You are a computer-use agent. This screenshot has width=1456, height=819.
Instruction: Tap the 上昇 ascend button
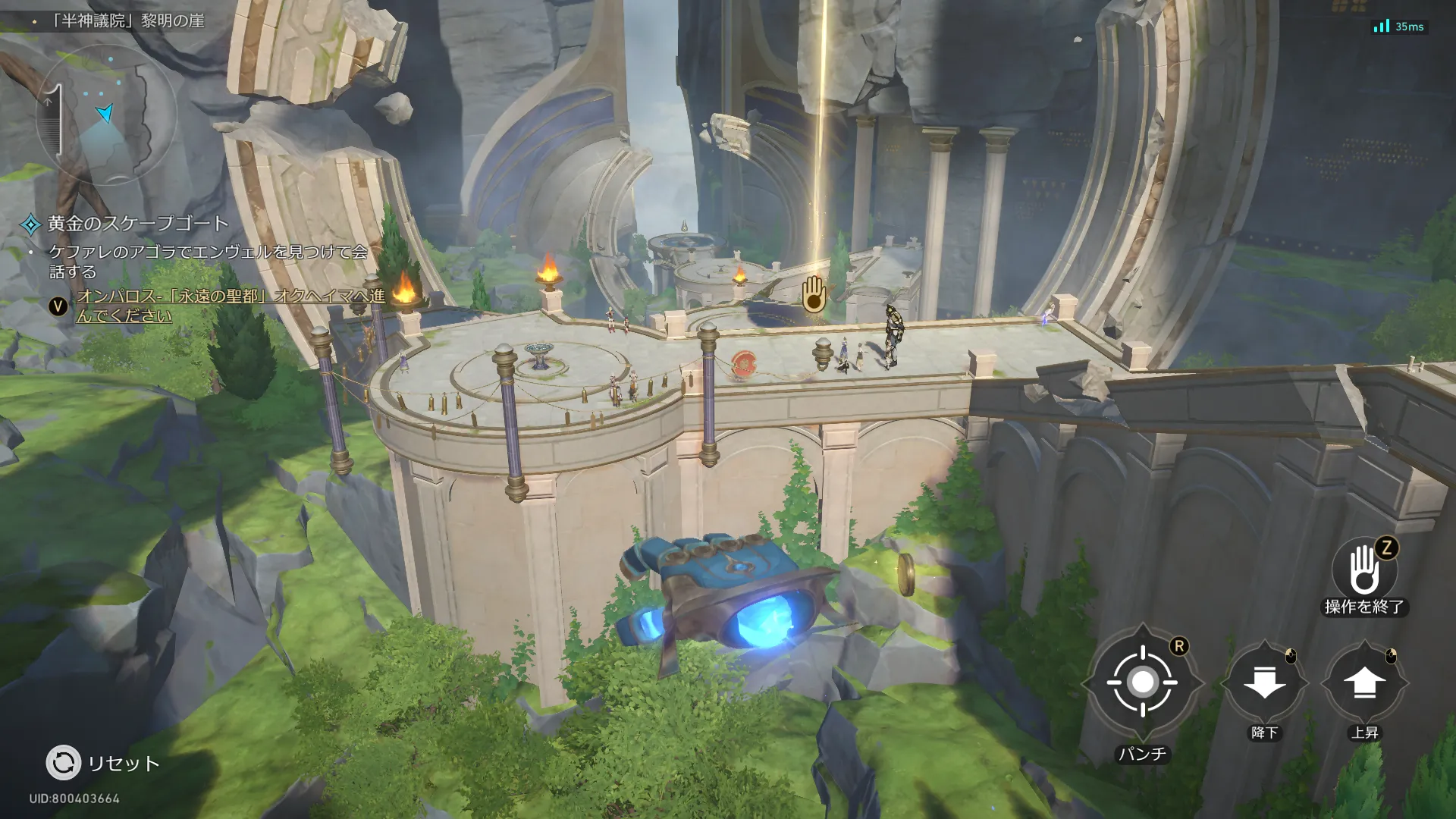click(x=1363, y=682)
